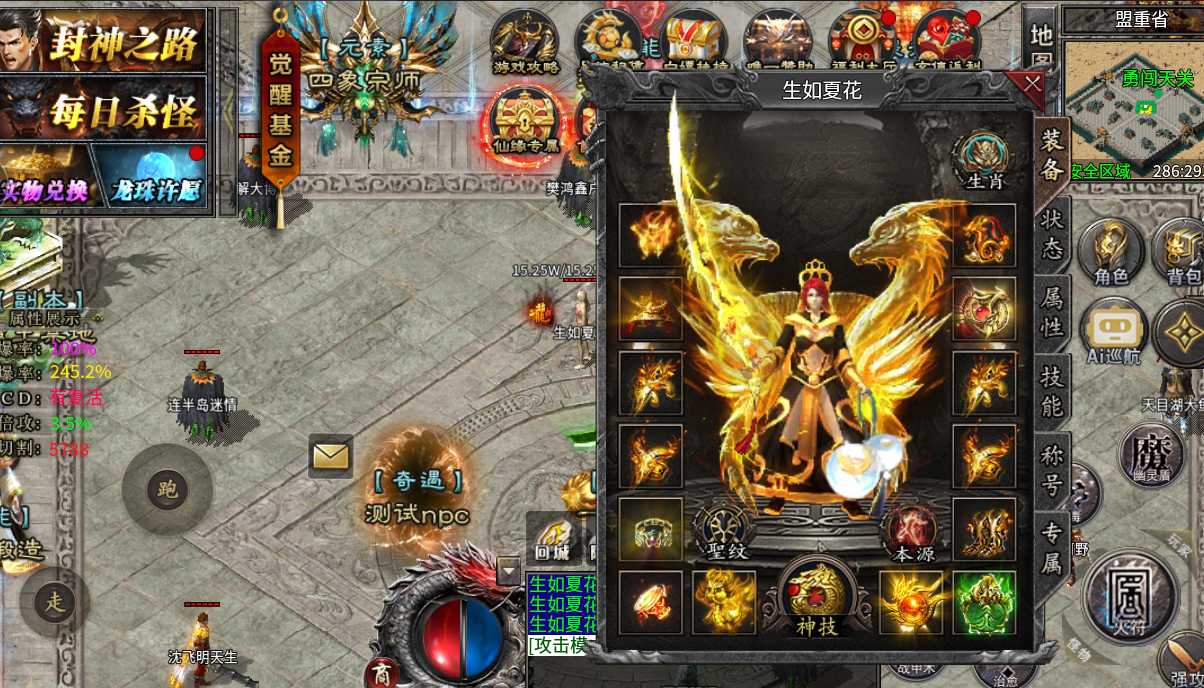The image size is (1204, 688).
Task: Open the mail envelope icon
Action: (x=330, y=457)
